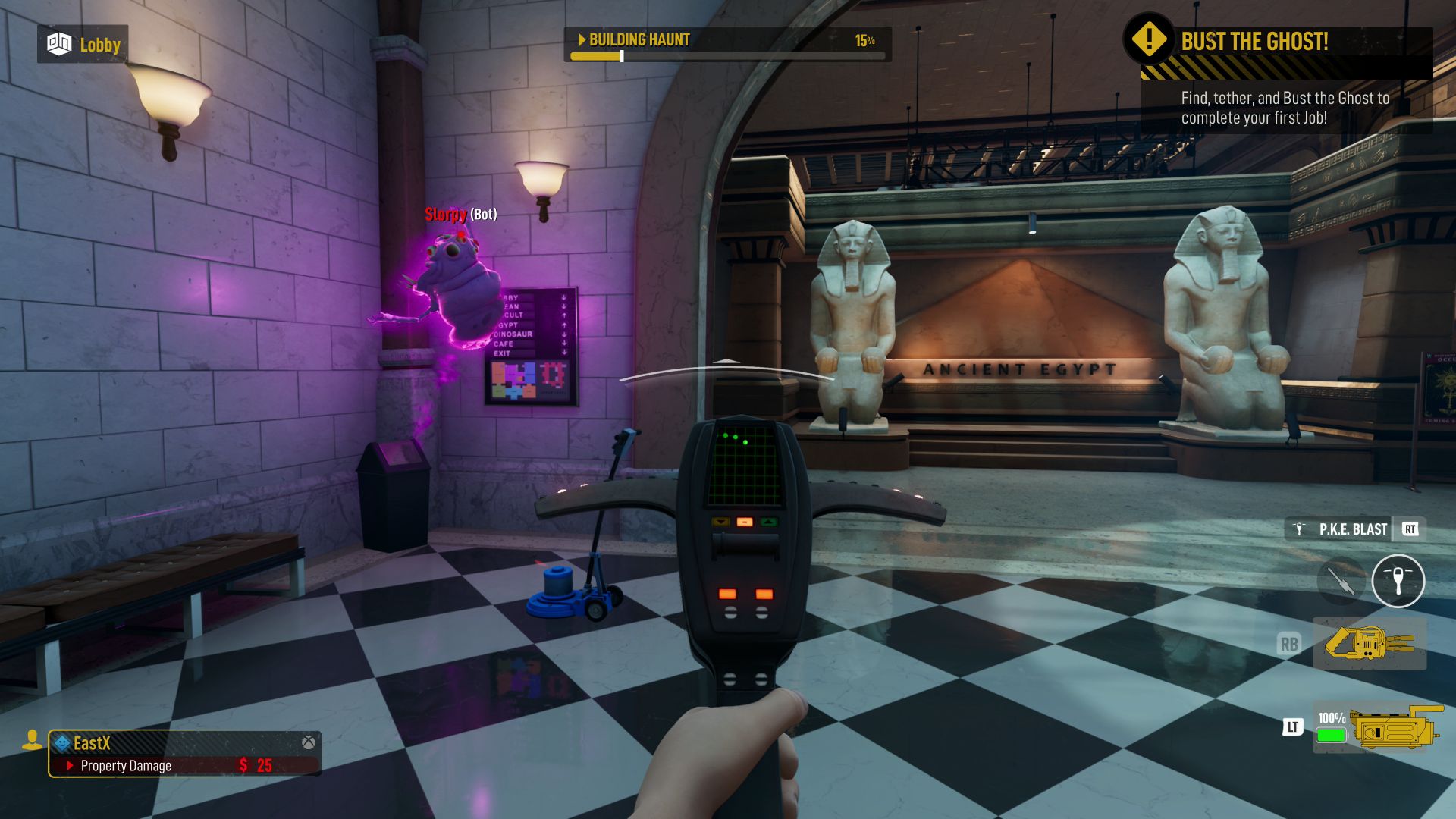Select the Lobby location indicator
Image resolution: width=1456 pixels, height=819 pixels.
(83, 45)
